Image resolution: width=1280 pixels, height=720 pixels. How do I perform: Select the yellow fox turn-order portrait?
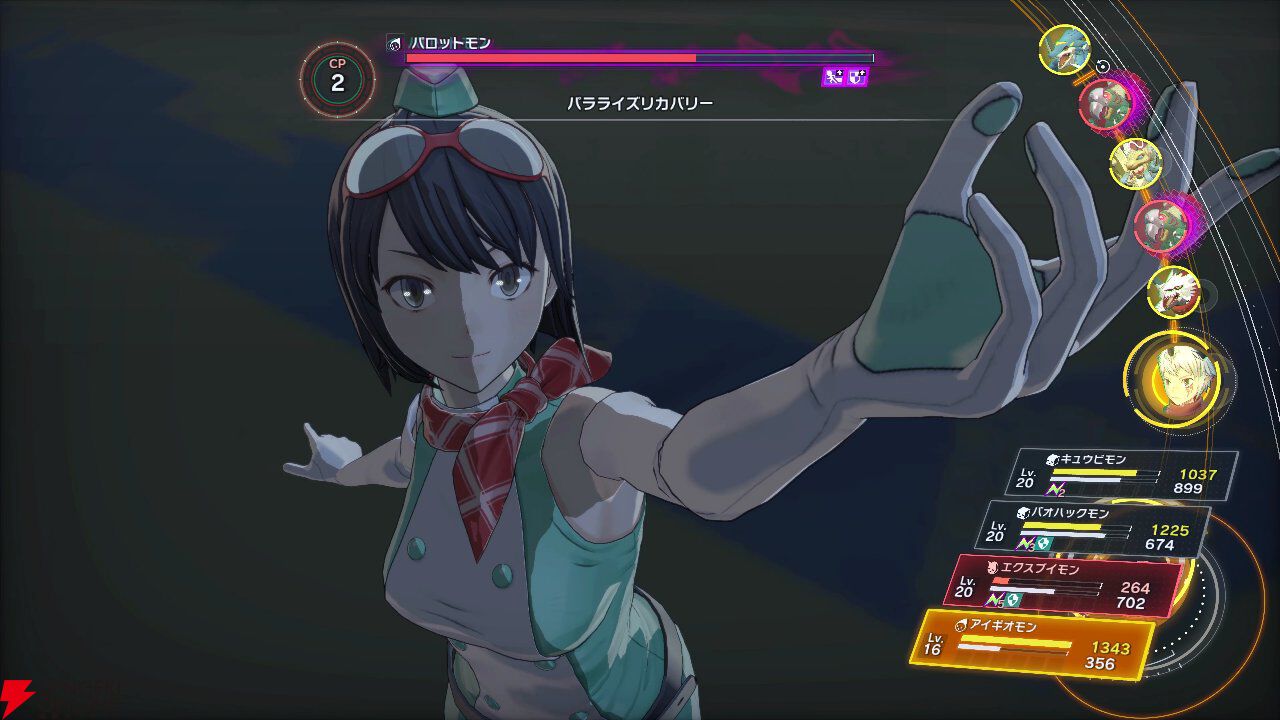point(1135,163)
